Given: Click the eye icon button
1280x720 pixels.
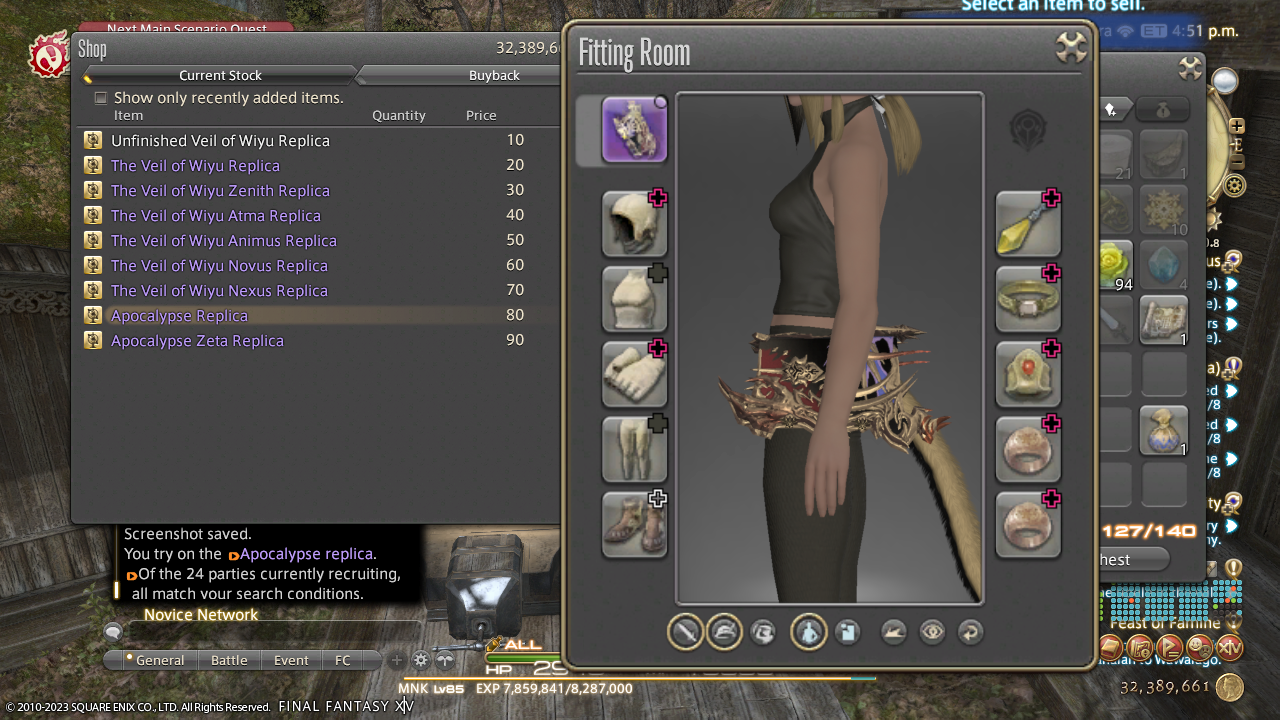Looking at the screenshot, I should point(932,632).
